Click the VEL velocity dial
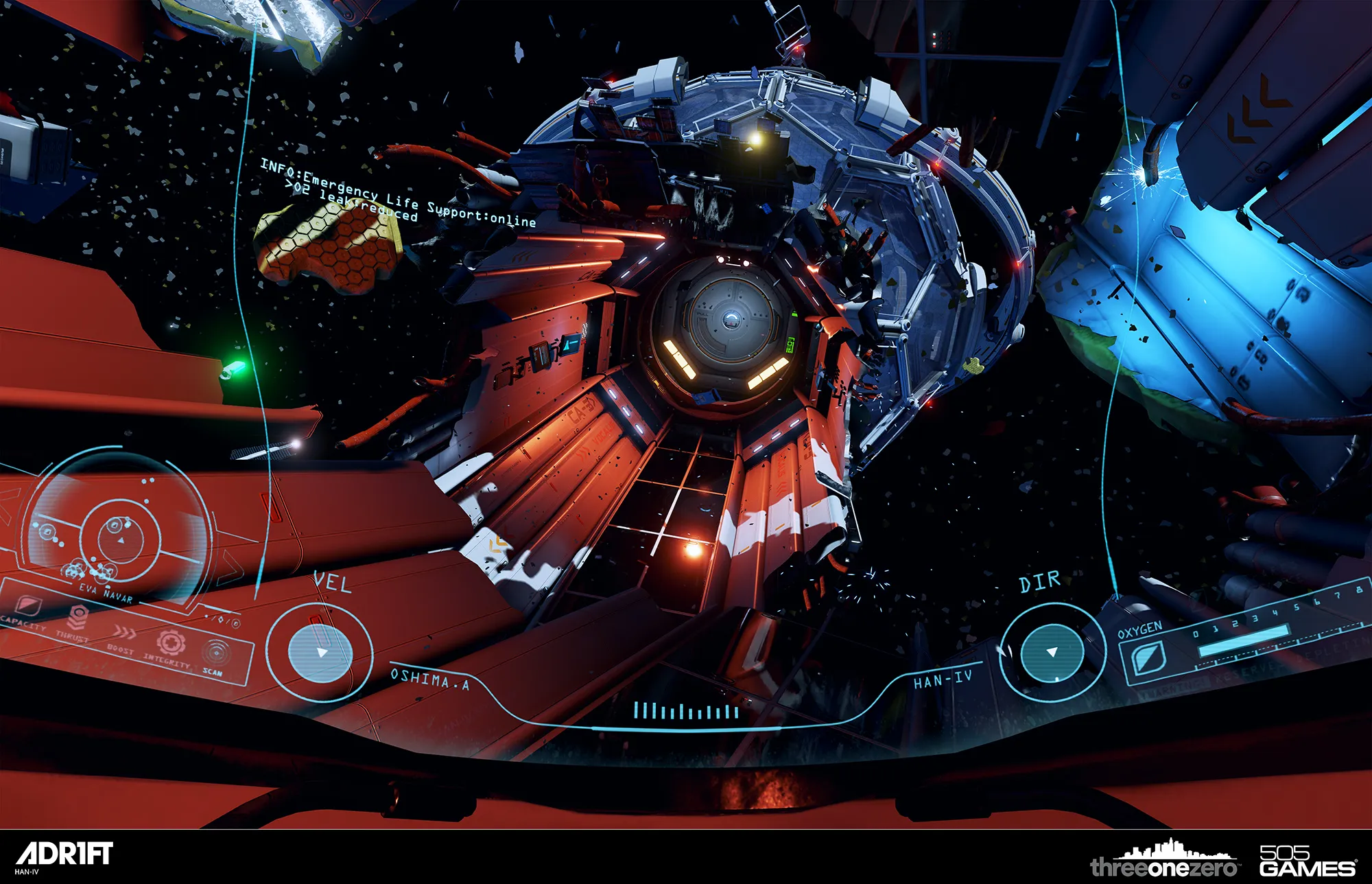The image size is (1372, 884). click(320, 652)
